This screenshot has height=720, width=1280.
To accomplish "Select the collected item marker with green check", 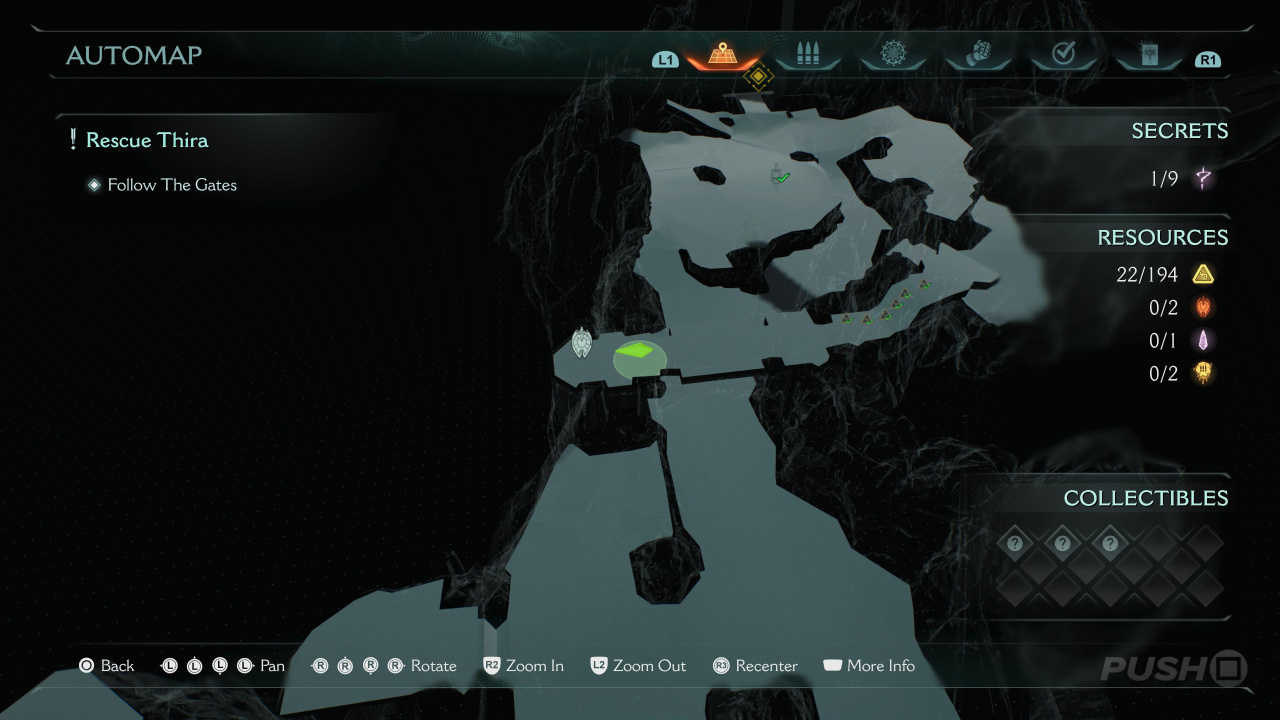I will 780,176.
